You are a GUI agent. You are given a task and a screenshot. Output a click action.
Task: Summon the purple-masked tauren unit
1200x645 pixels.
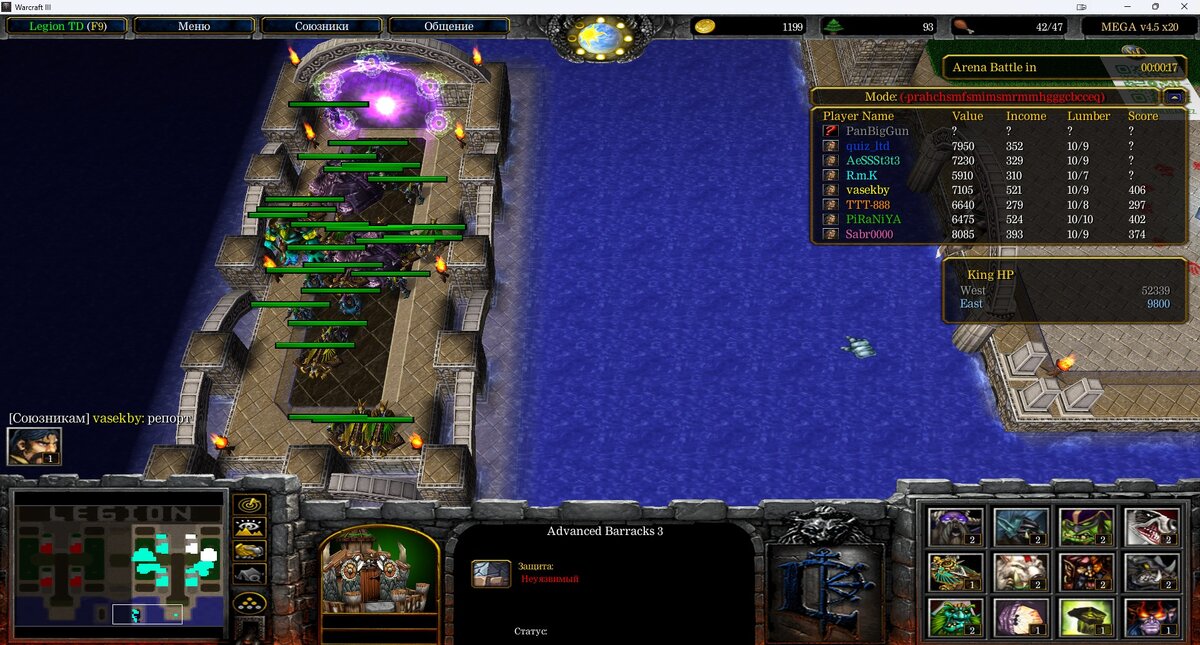coord(956,527)
